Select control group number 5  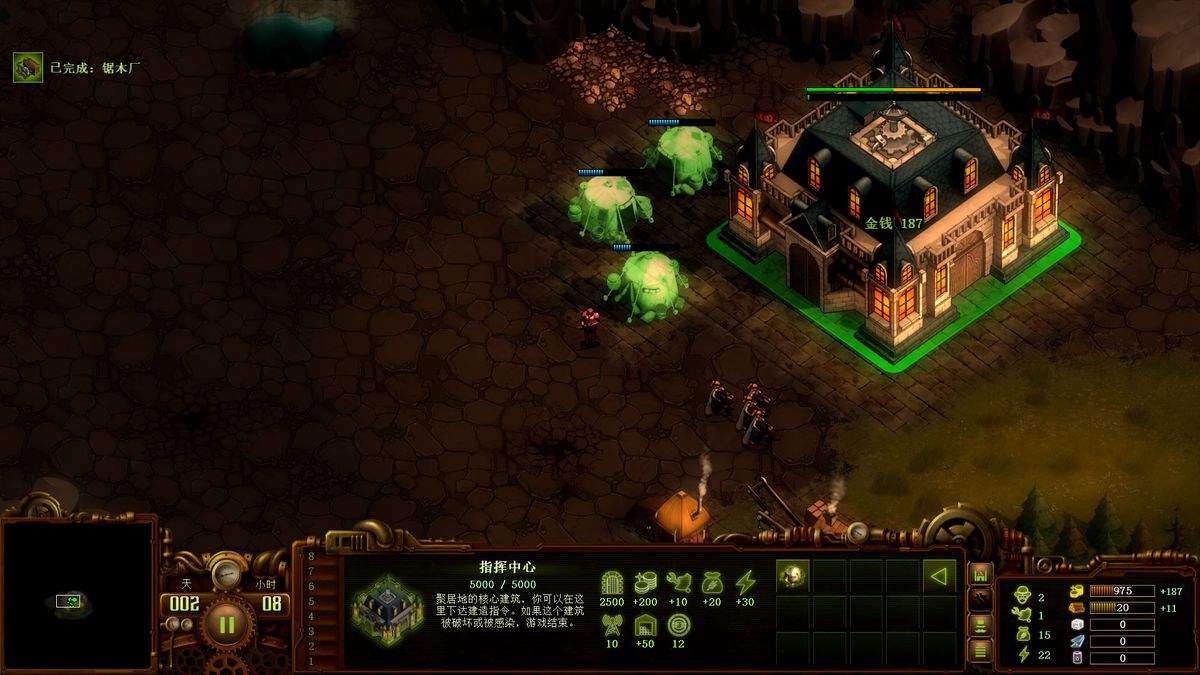(x=311, y=602)
